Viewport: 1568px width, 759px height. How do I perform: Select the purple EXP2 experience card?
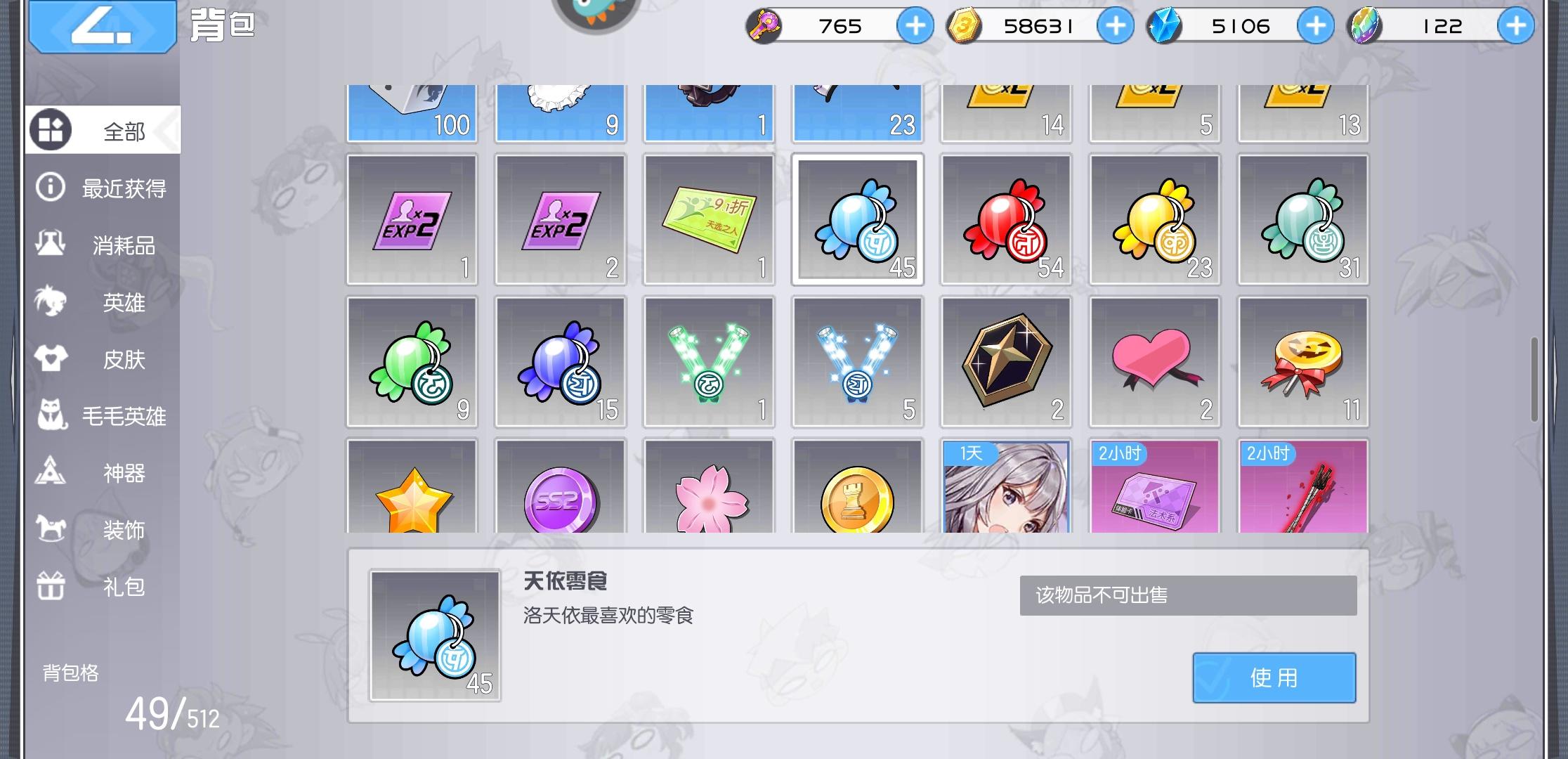tap(412, 219)
